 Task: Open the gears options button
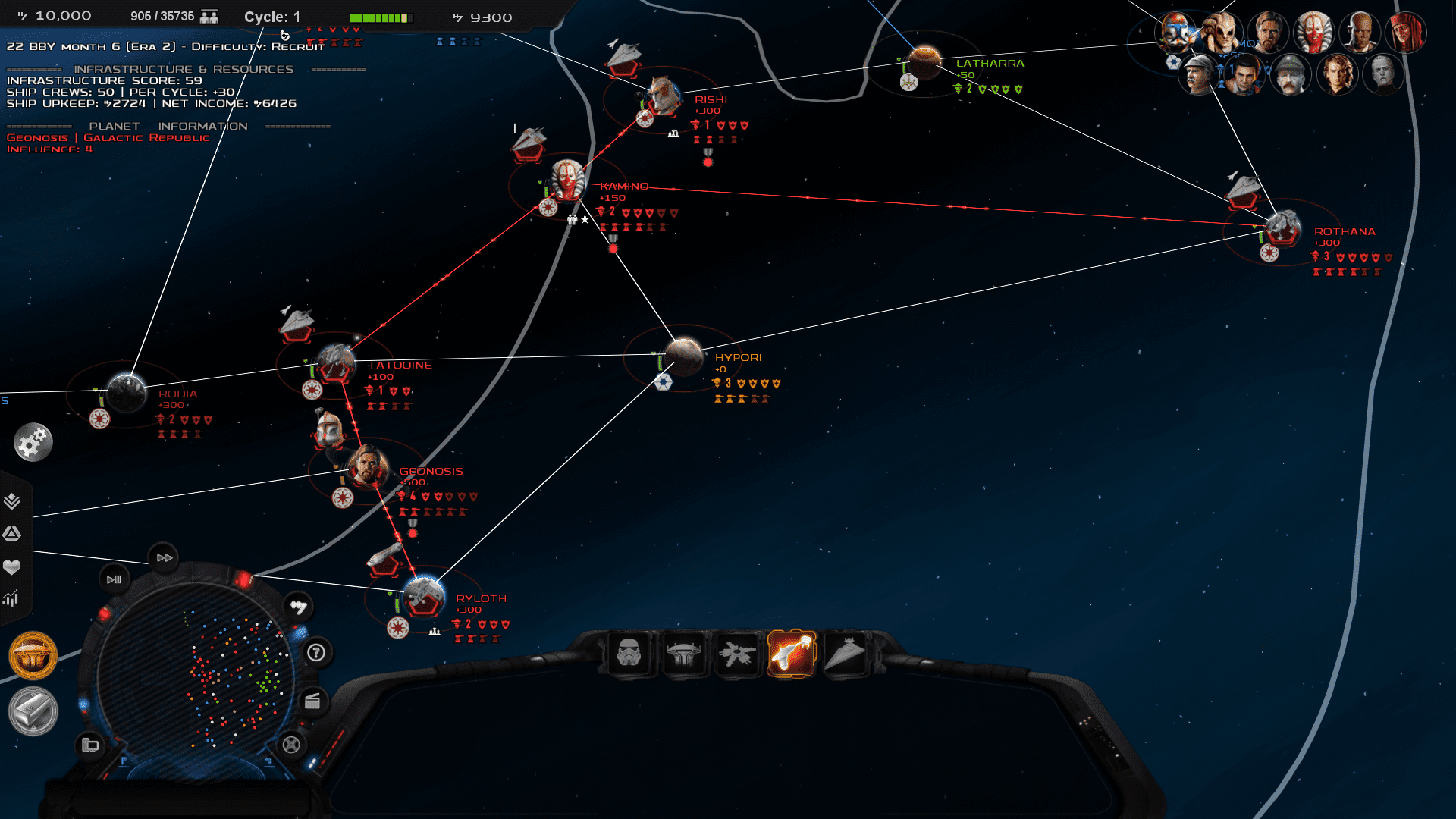33,443
